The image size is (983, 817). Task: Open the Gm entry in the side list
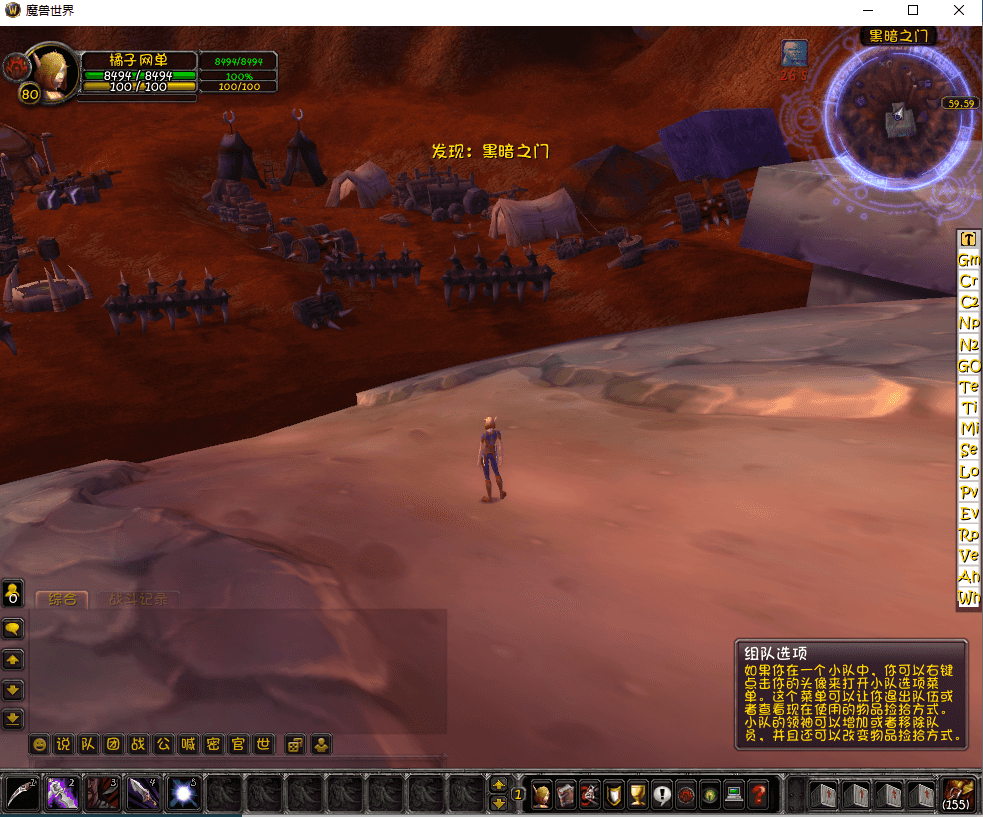tap(969, 260)
